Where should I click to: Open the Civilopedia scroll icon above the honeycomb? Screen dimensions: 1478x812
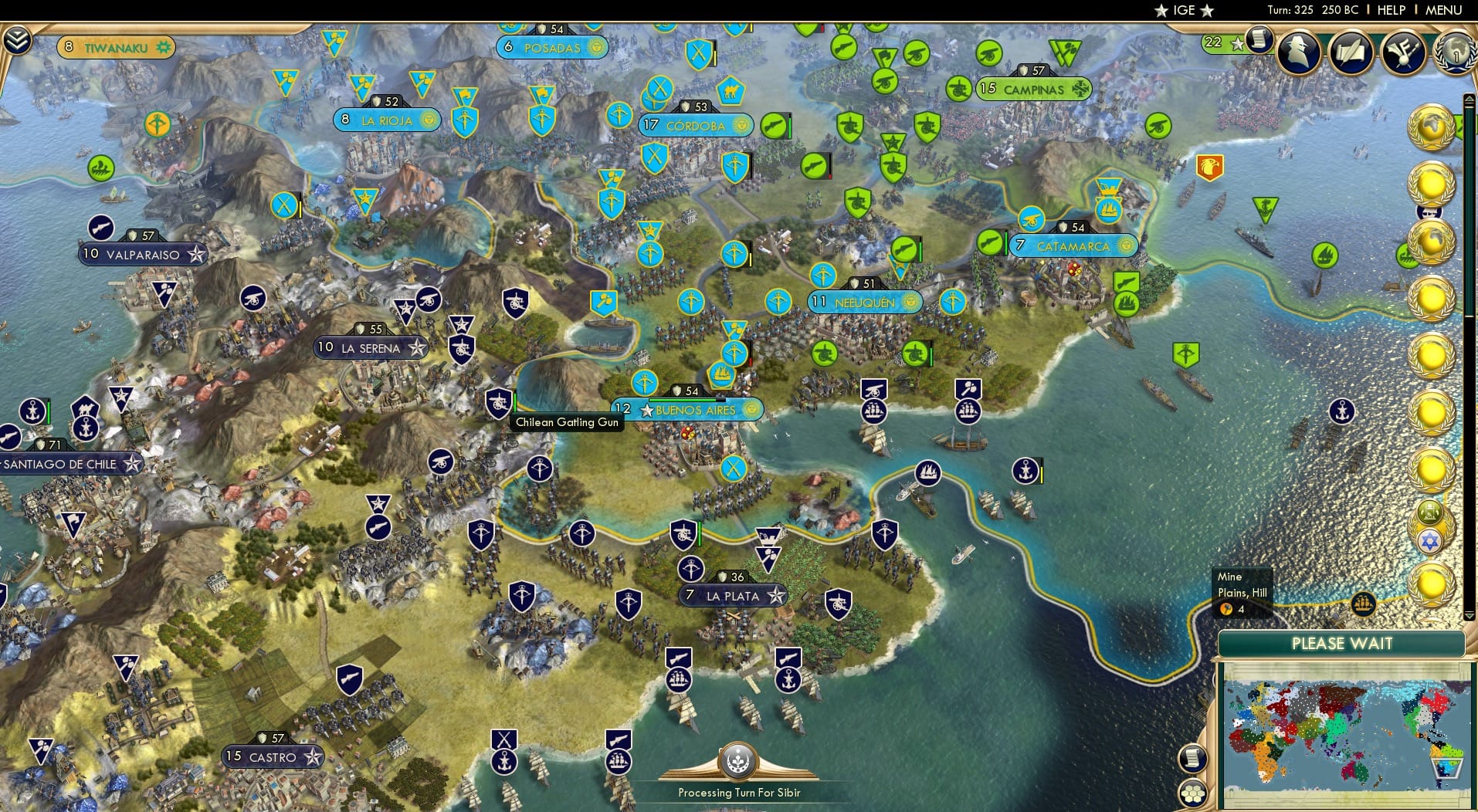pos(1192,758)
